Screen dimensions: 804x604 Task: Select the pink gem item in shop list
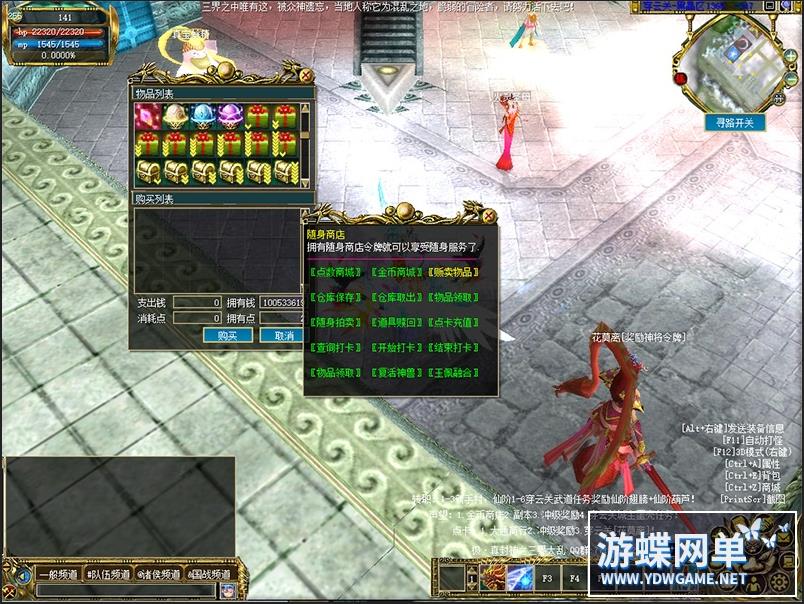tap(148, 116)
